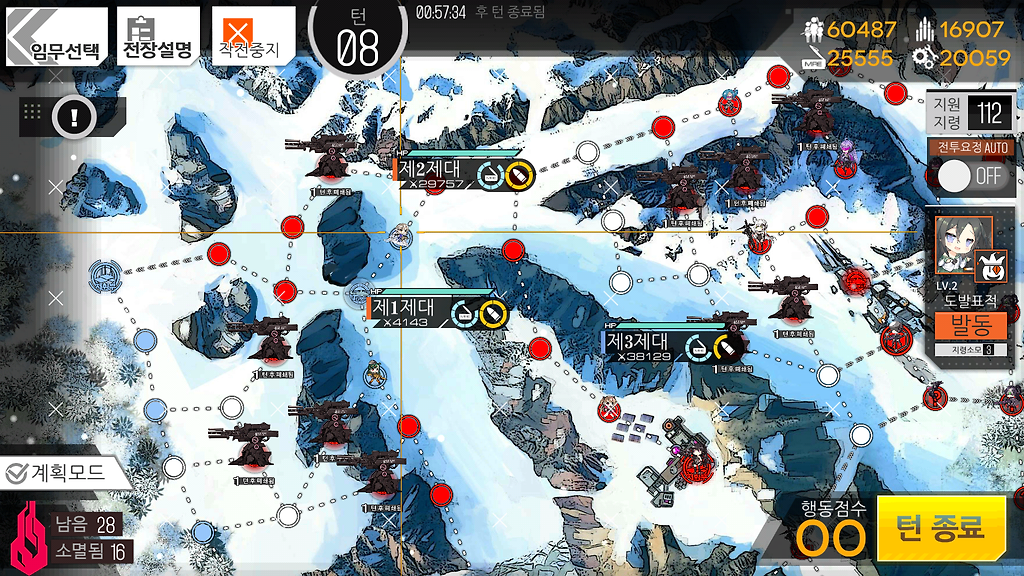The width and height of the screenshot is (1024, 576).
Task: Activate the 발동 fairy skill button
Action: click(x=969, y=325)
